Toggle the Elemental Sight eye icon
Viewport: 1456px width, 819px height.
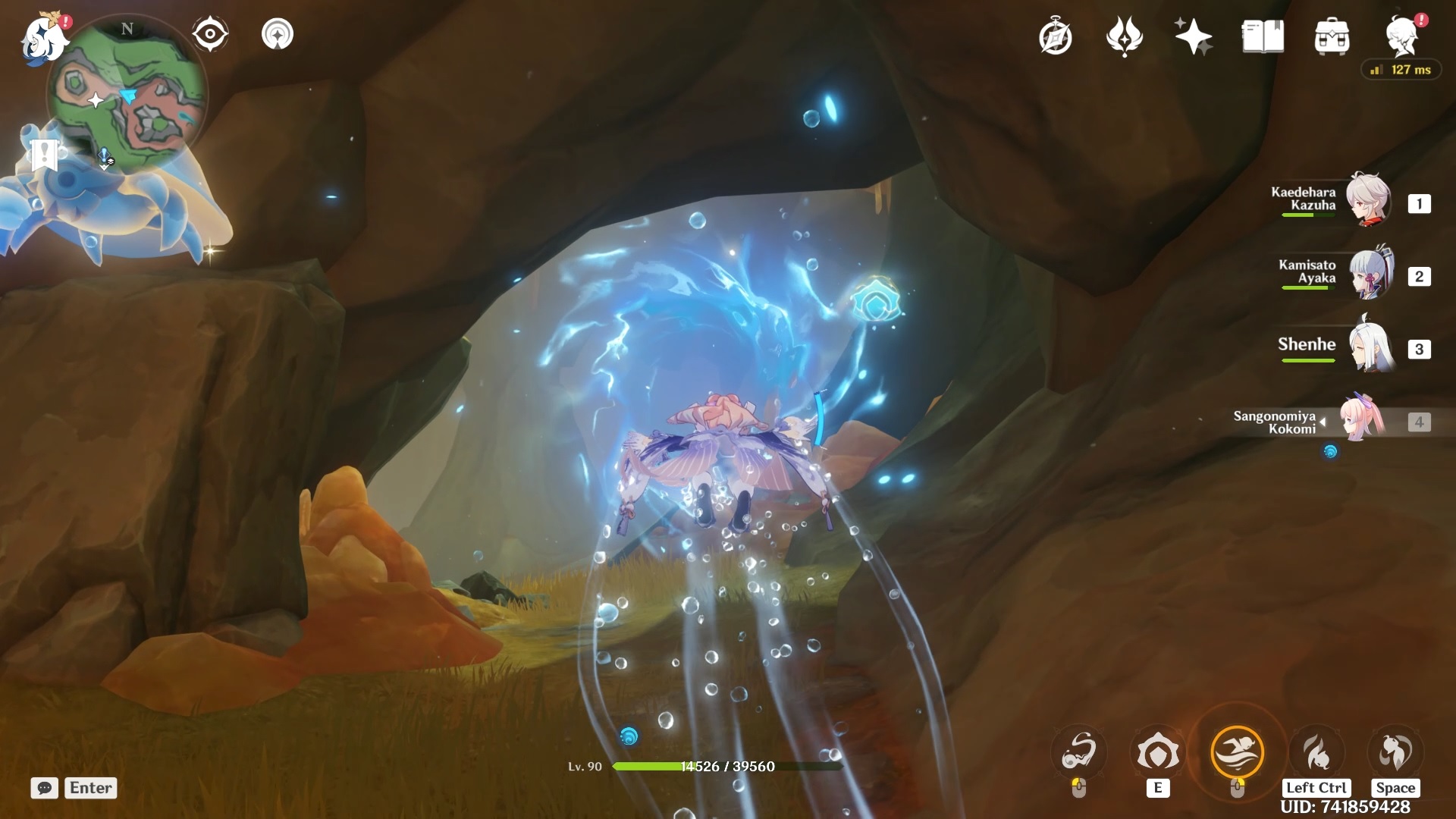[x=210, y=34]
